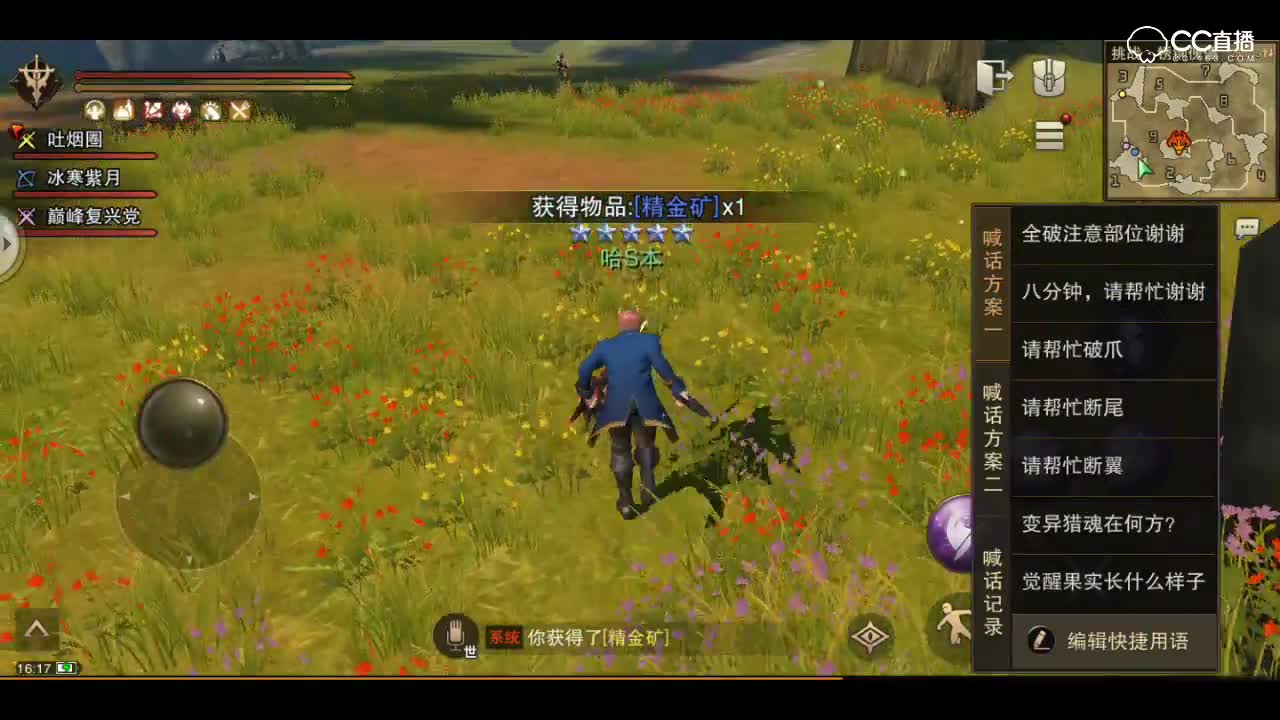1280x720 pixels.
Task: Open the 喊话记录 tab
Action: [x=992, y=592]
